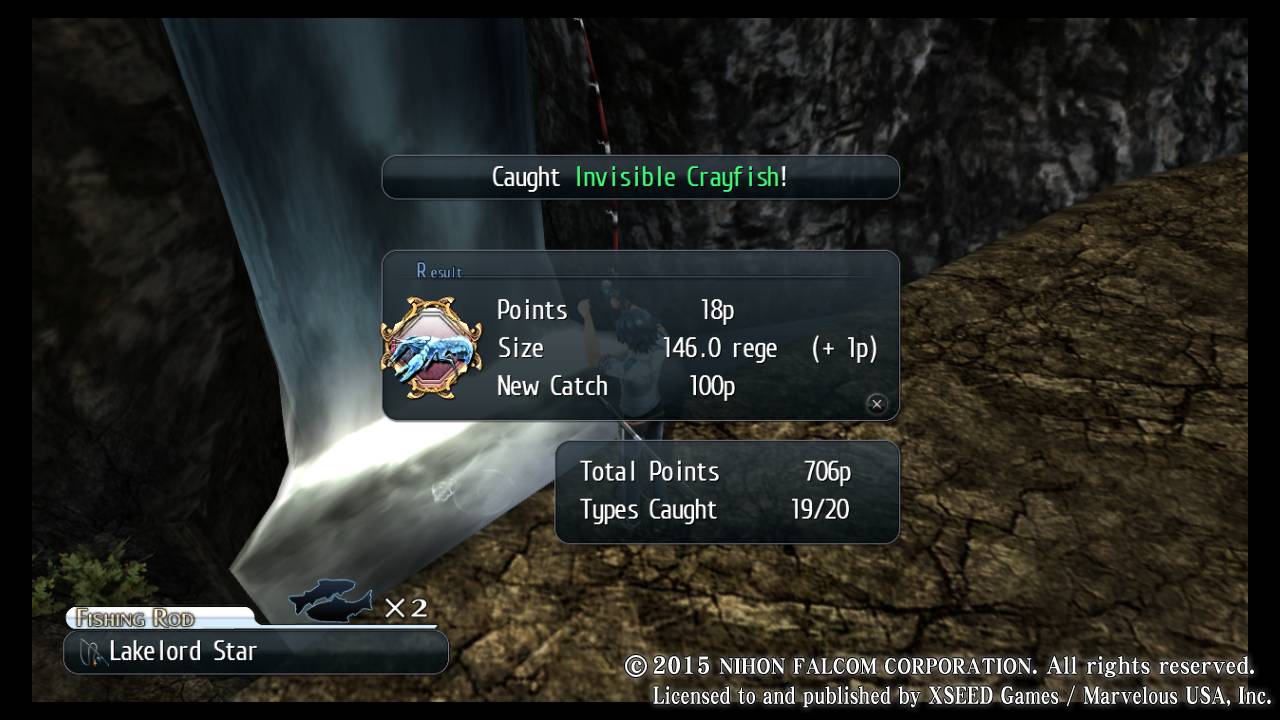This screenshot has width=1280, height=720.
Task: Select the Lakelord Star fishing rod panel
Action: pos(256,652)
